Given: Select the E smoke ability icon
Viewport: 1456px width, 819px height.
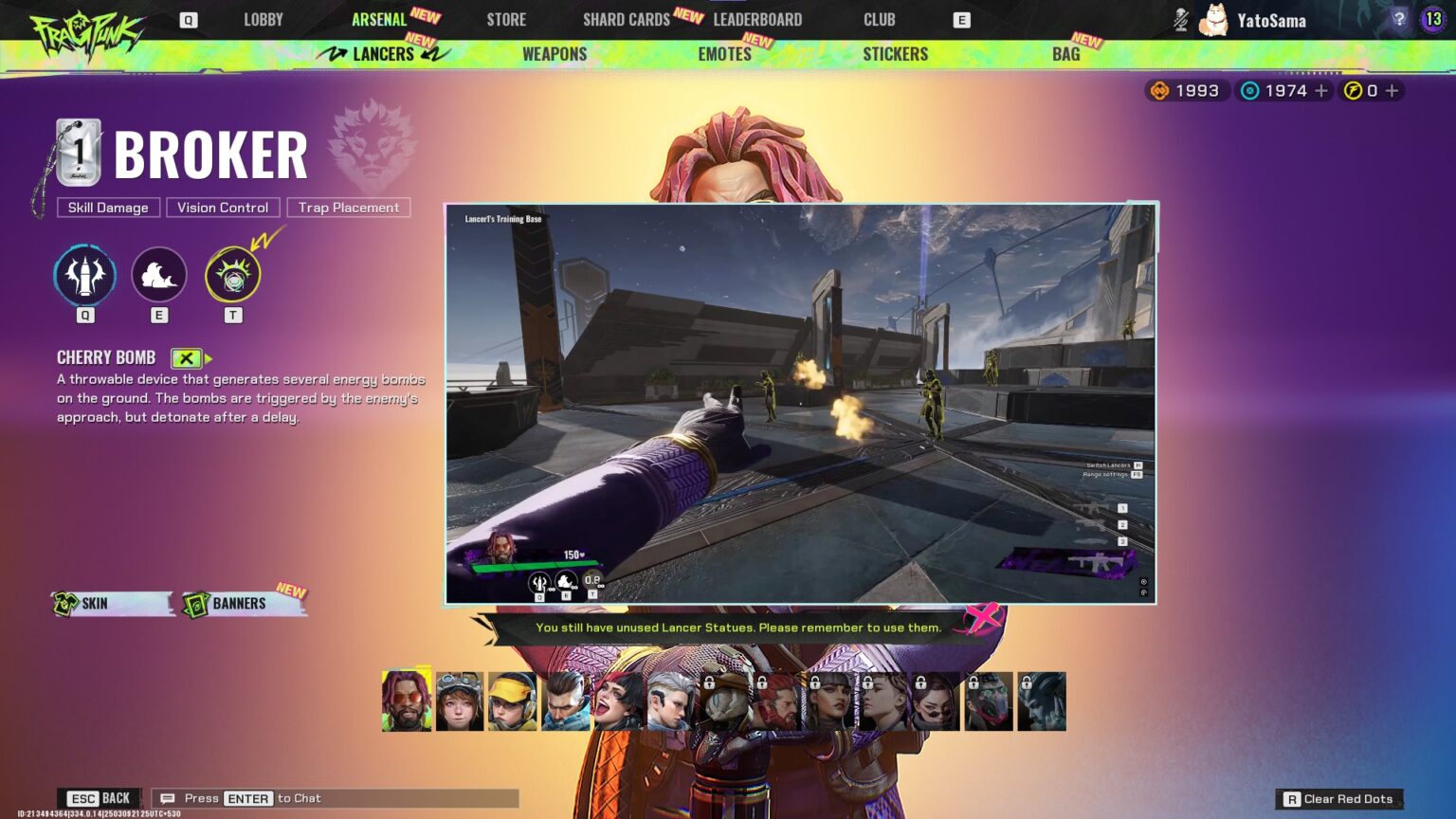Looking at the screenshot, I should pyautogui.click(x=158, y=274).
